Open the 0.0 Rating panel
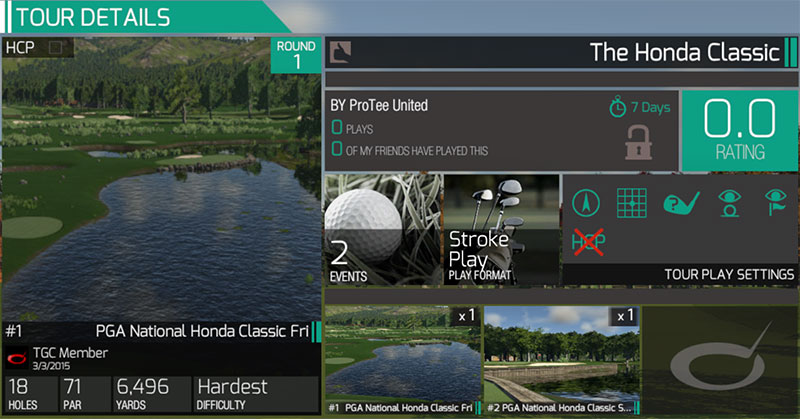The image size is (800, 419). [x=739, y=131]
